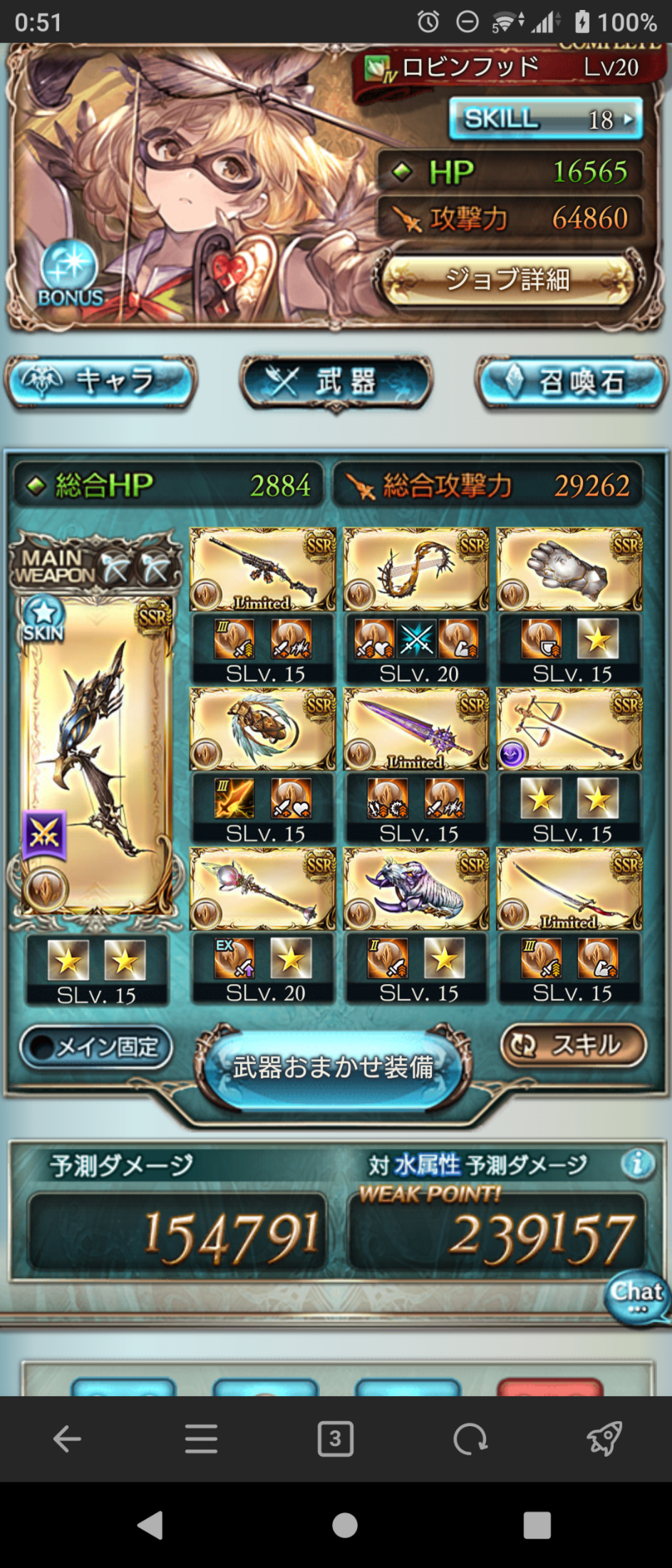This screenshot has height=1568, width=672.
Task: Switch view with the スキル button
Action: 574,1045
